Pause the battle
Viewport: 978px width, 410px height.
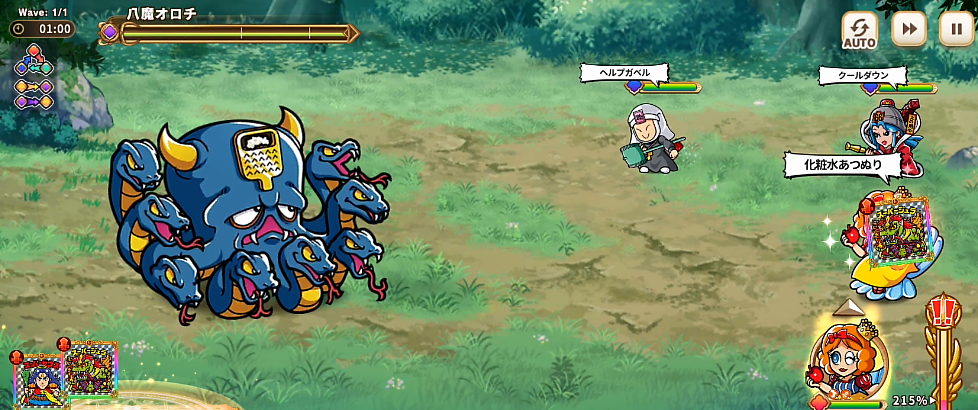(956, 29)
